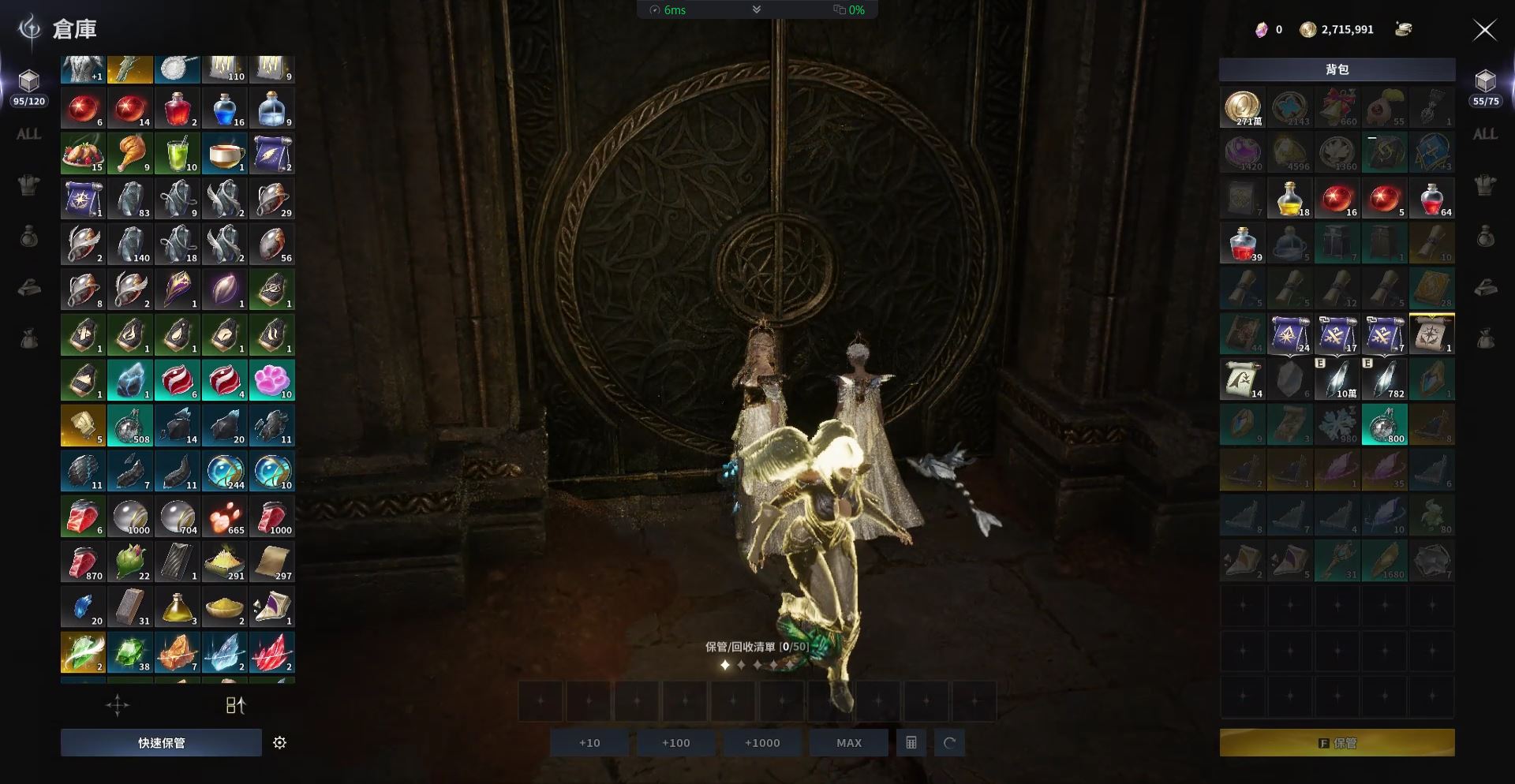Open the calculator for quantity entry
The image size is (1515, 784).
(911, 742)
